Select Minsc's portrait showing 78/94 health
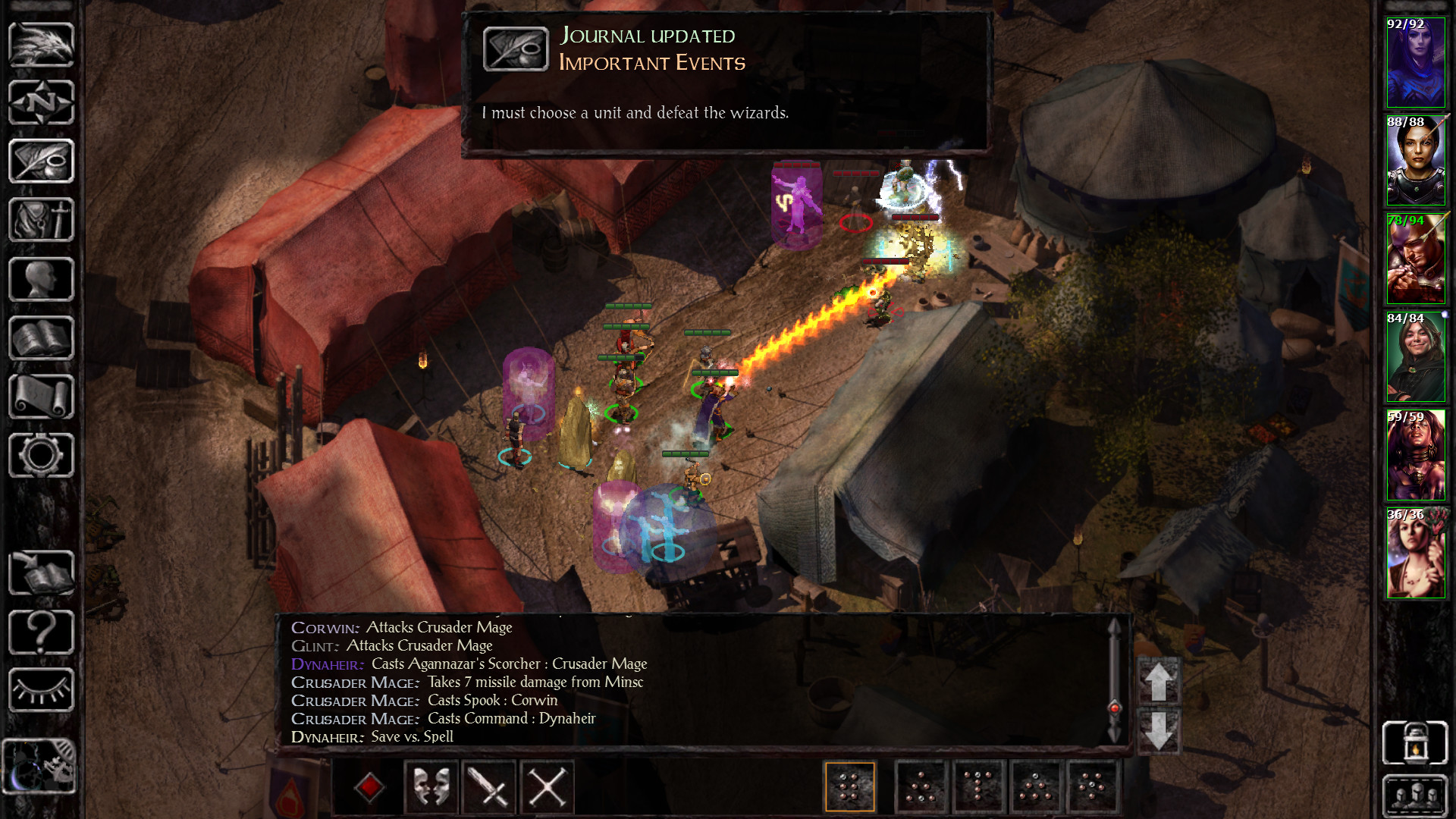 (x=1415, y=259)
